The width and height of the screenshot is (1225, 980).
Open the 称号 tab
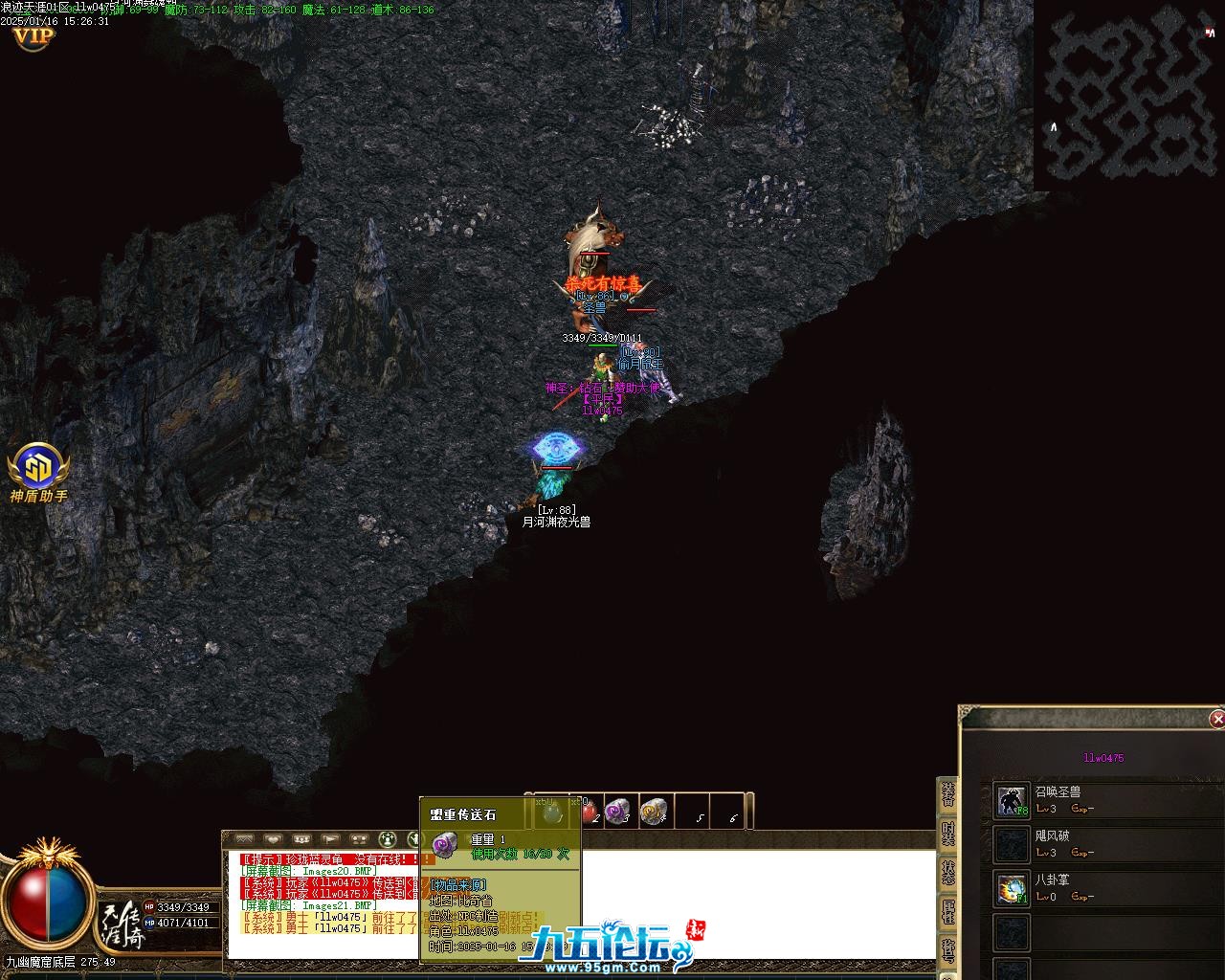coord(947,949)
